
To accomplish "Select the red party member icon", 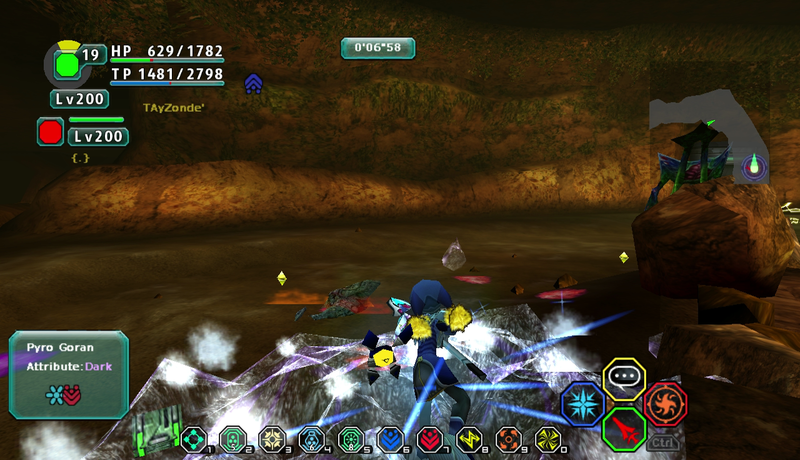I will [x=50, y=131].
